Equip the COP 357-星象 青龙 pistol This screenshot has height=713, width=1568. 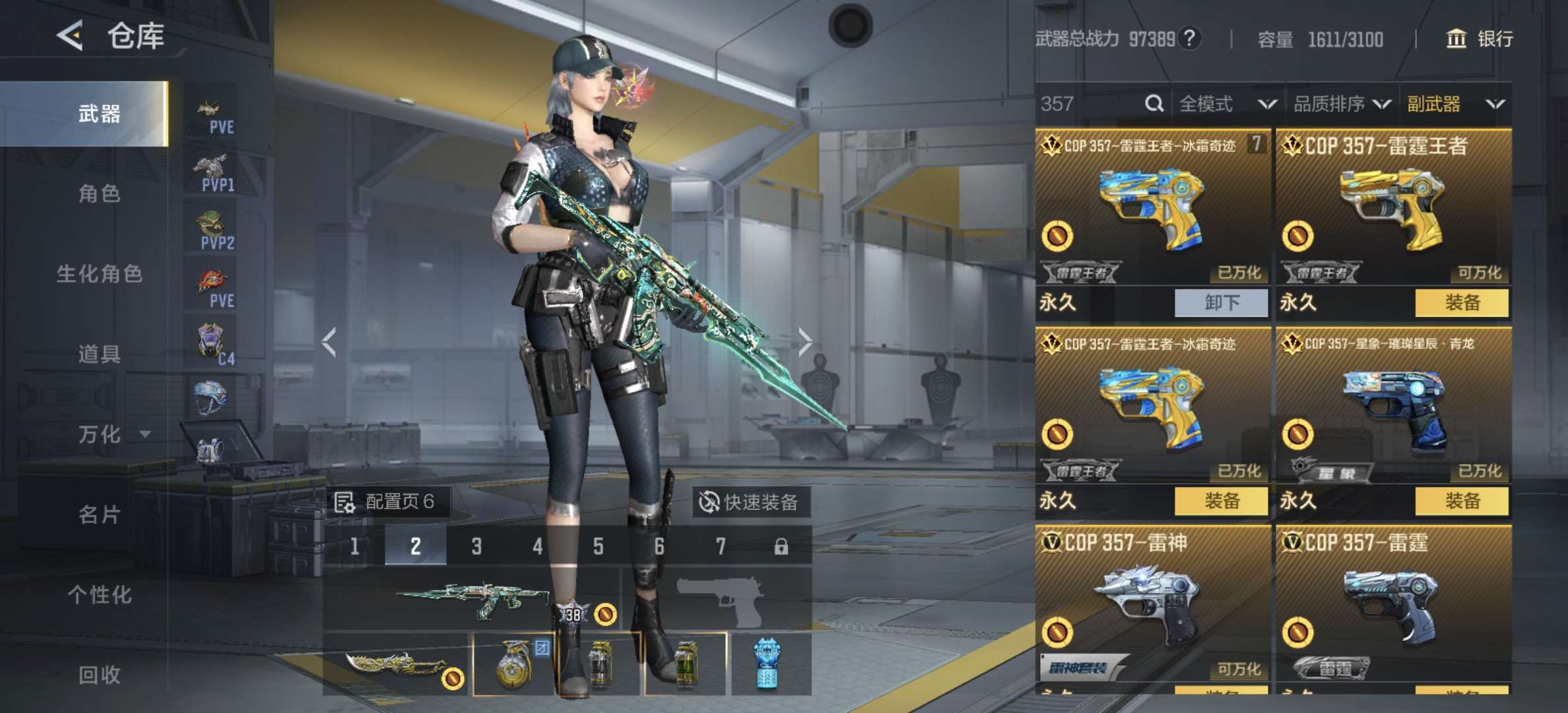coord(1462,501)
